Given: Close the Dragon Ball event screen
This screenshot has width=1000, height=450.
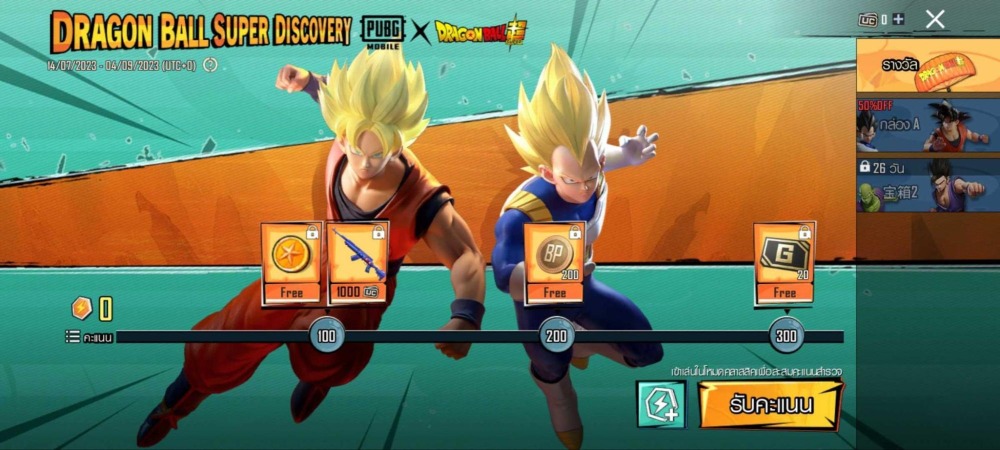Looking at the screenshot, I should [x=935, y=18].
